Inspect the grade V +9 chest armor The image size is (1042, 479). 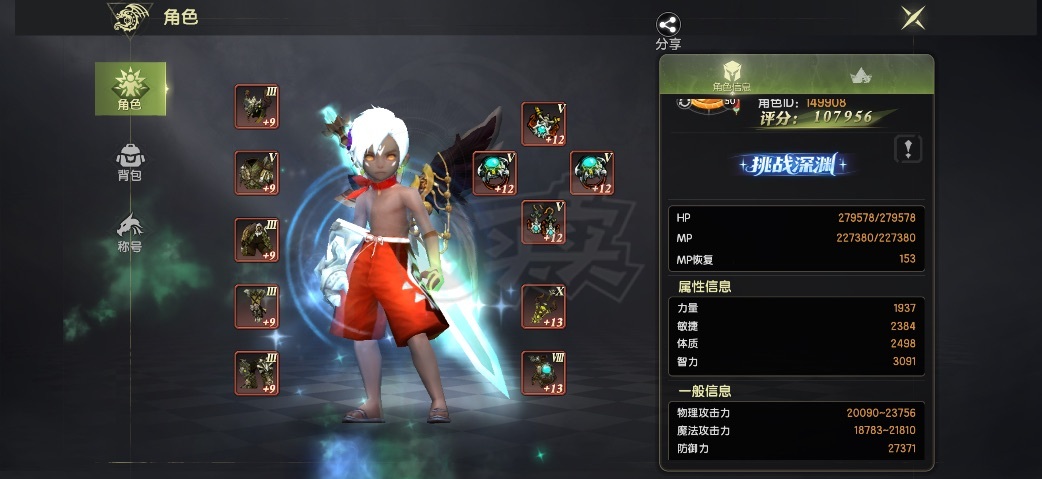(x=256, y=173)
